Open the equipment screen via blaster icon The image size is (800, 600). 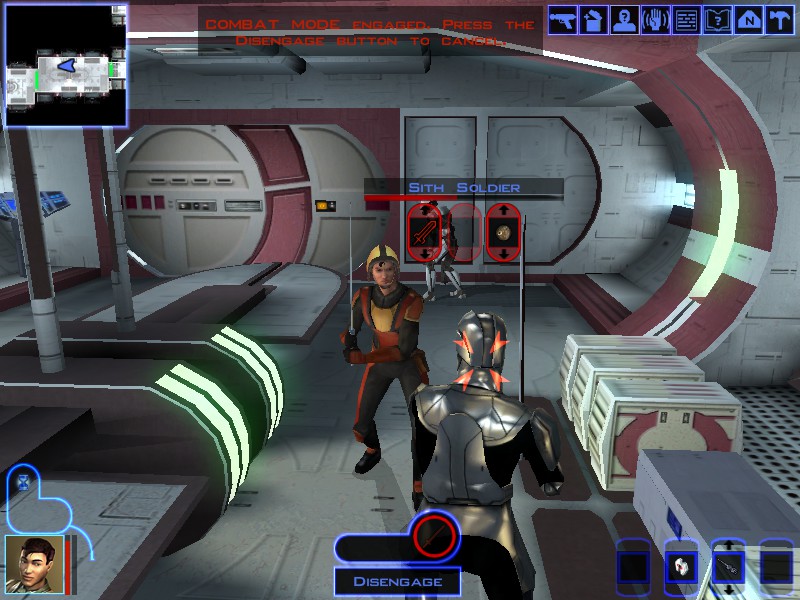pos(562,20)
